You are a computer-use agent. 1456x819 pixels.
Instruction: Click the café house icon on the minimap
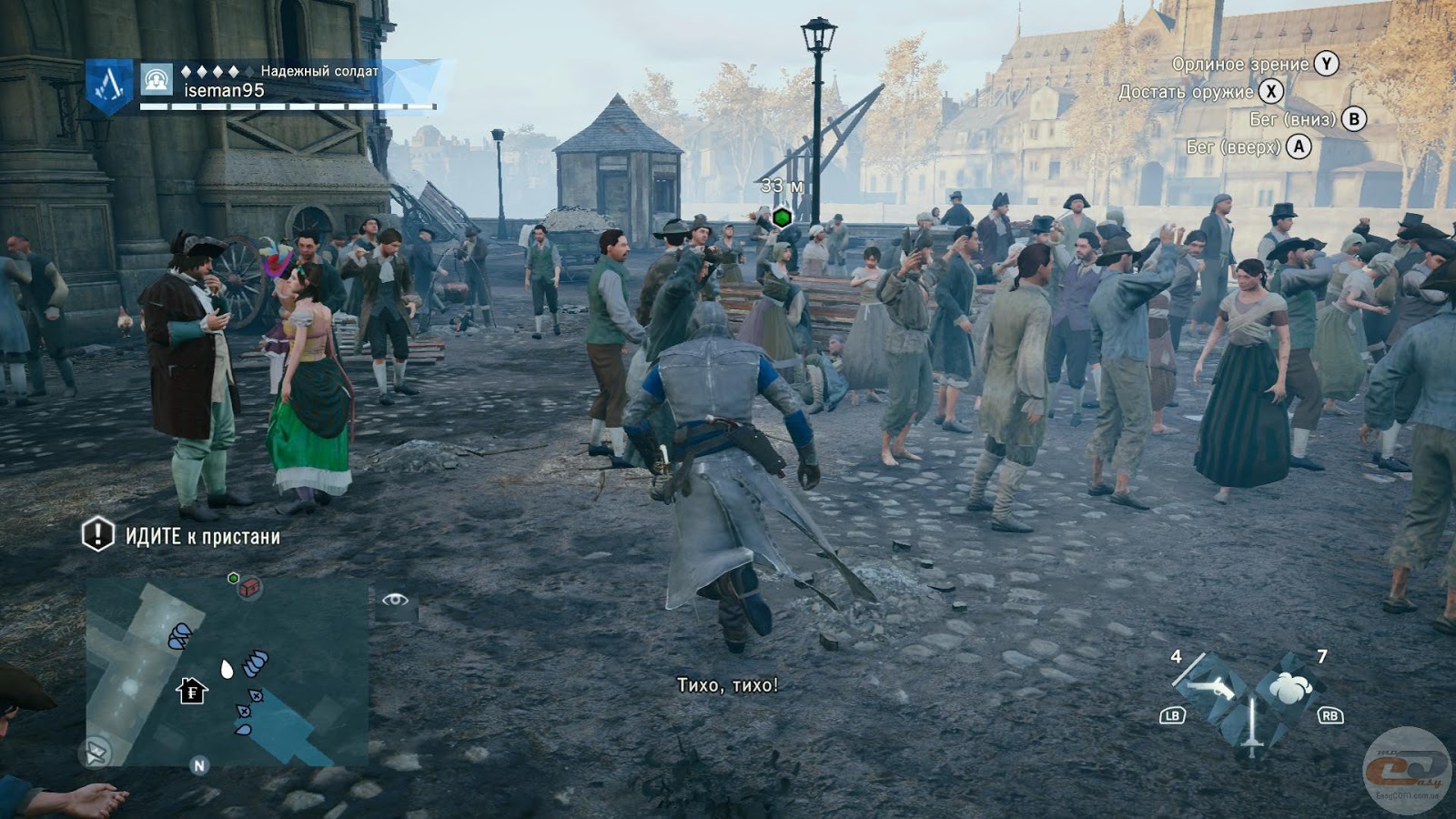coord(191,691)
